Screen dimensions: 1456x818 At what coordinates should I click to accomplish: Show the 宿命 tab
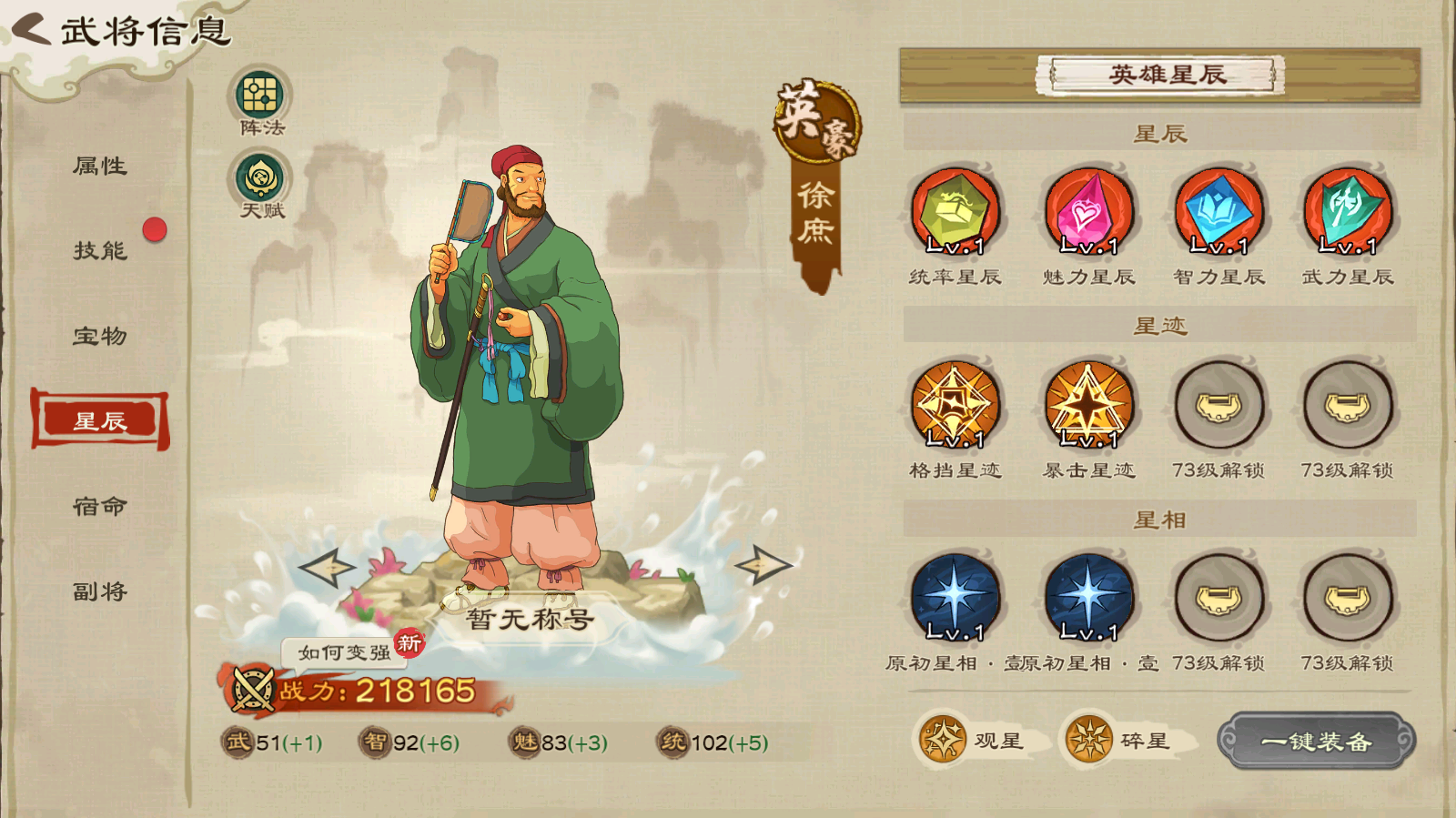[x=100, y=506]
